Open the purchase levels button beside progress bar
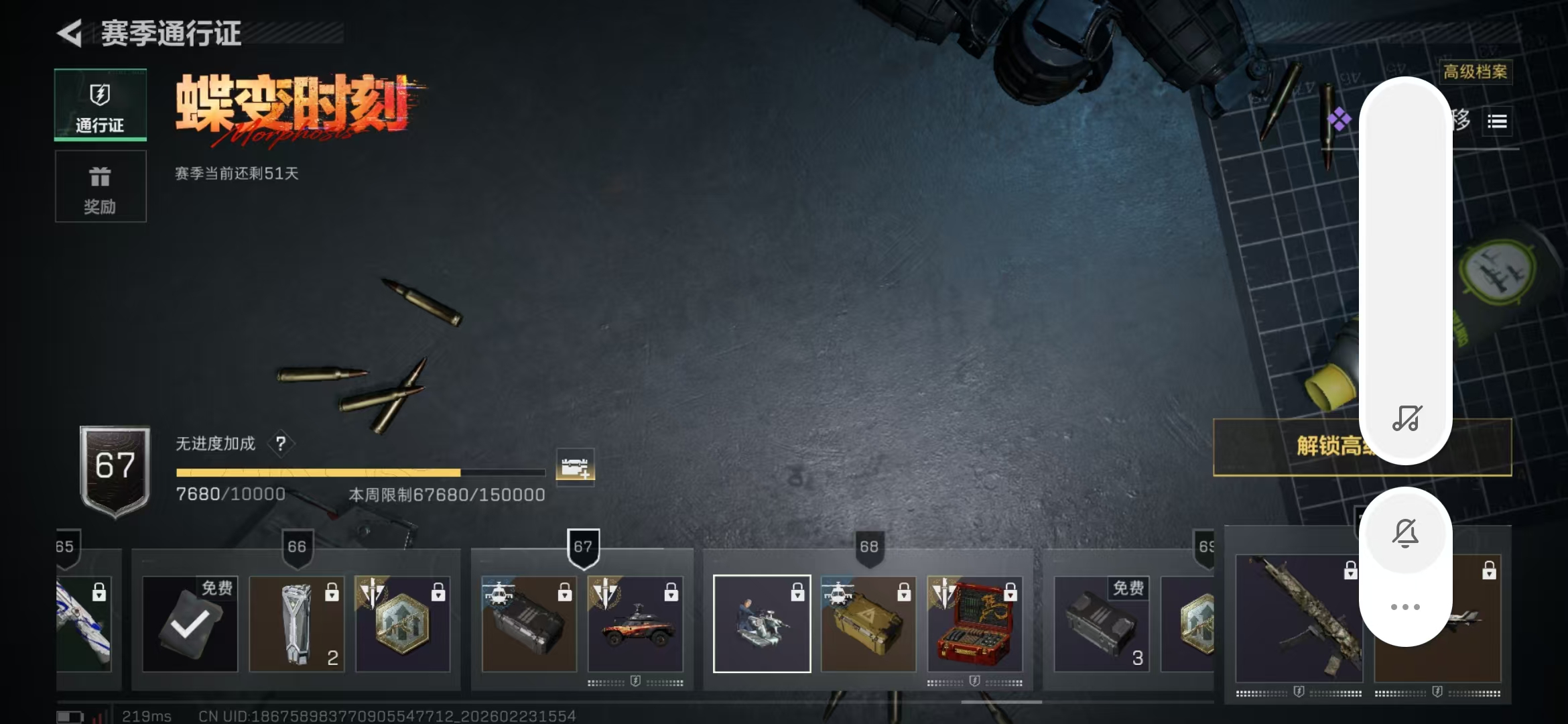The height and width of the screenshot is (724, 1568). point(575,466)
